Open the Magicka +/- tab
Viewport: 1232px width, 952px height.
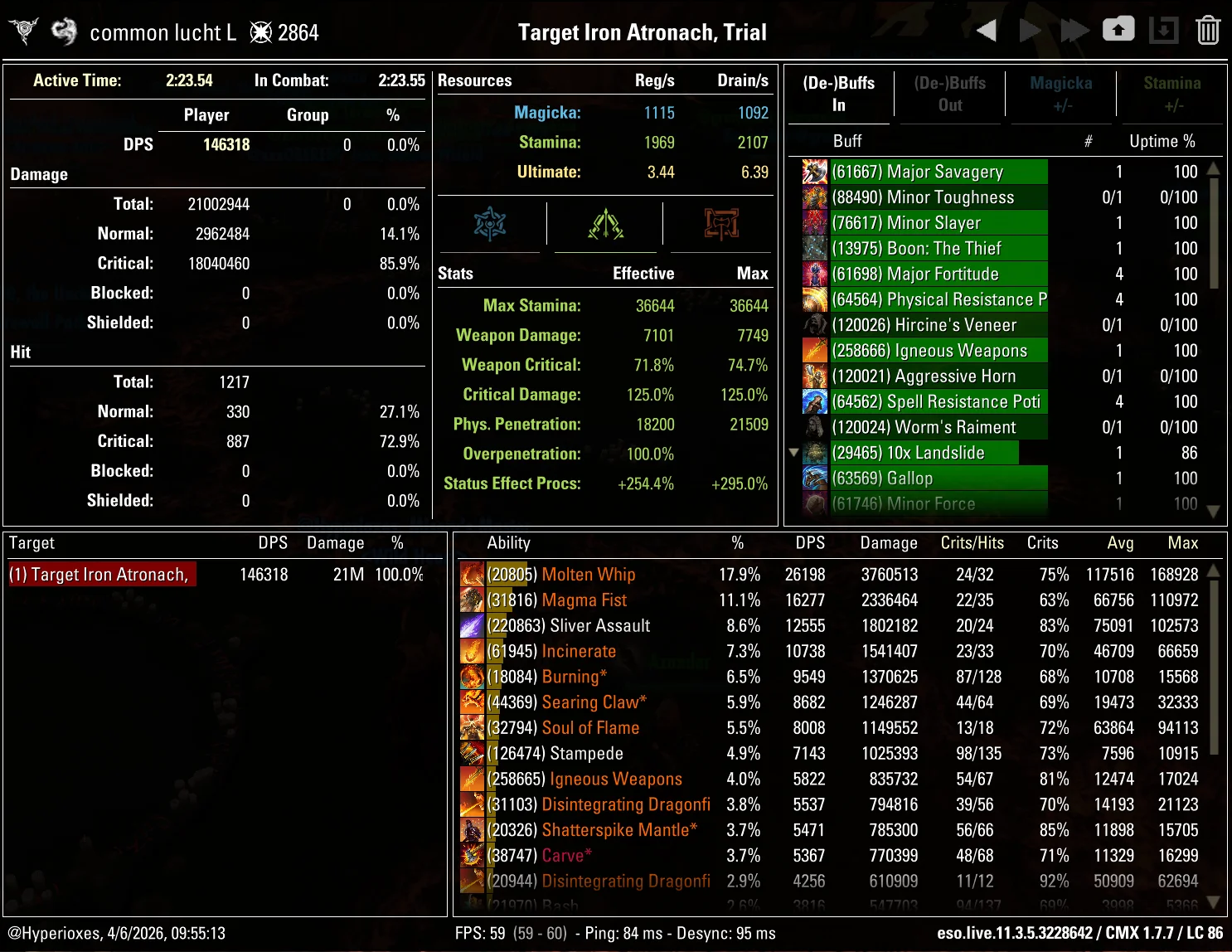pos(1061,94)
